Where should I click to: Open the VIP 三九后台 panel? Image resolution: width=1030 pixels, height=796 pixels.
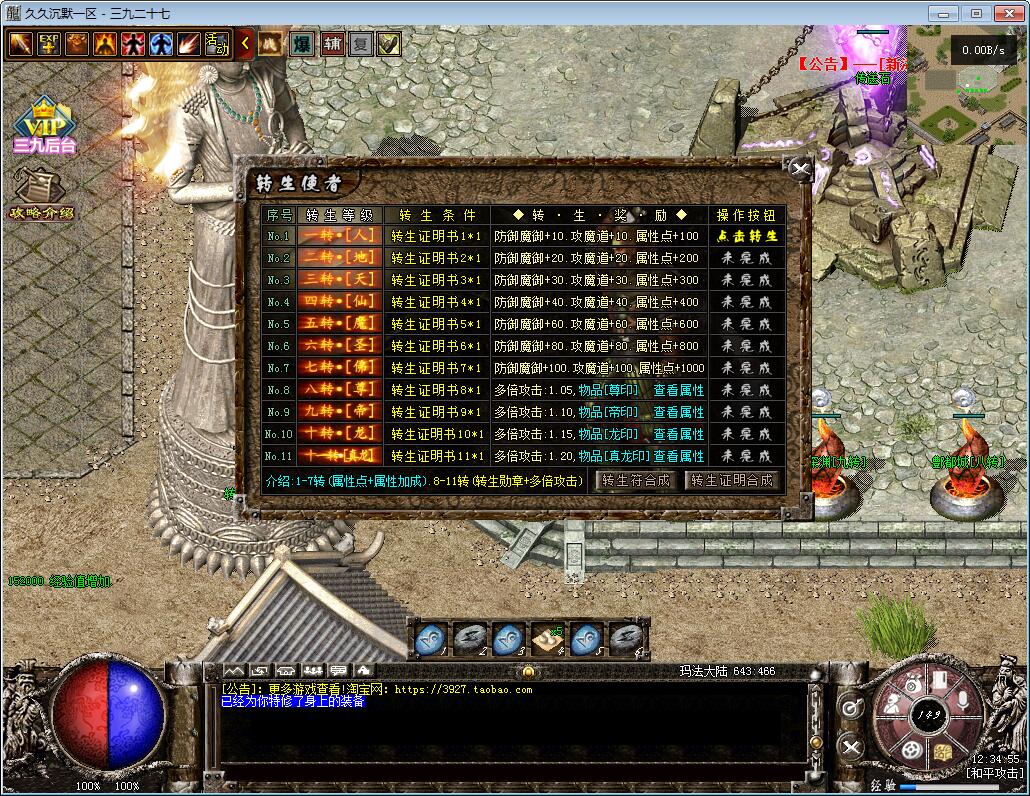[44, 125]
